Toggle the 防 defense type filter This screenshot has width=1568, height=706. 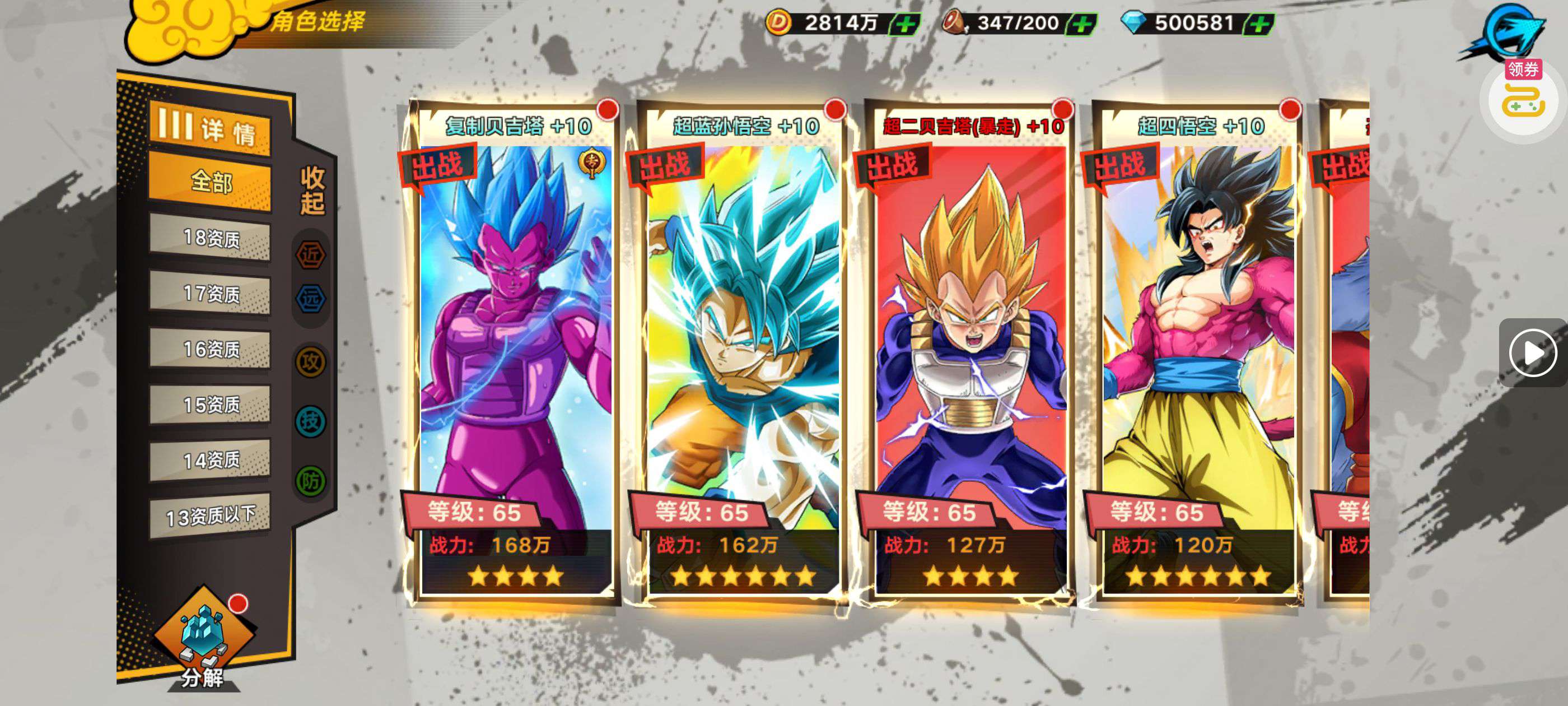(310, 481)
